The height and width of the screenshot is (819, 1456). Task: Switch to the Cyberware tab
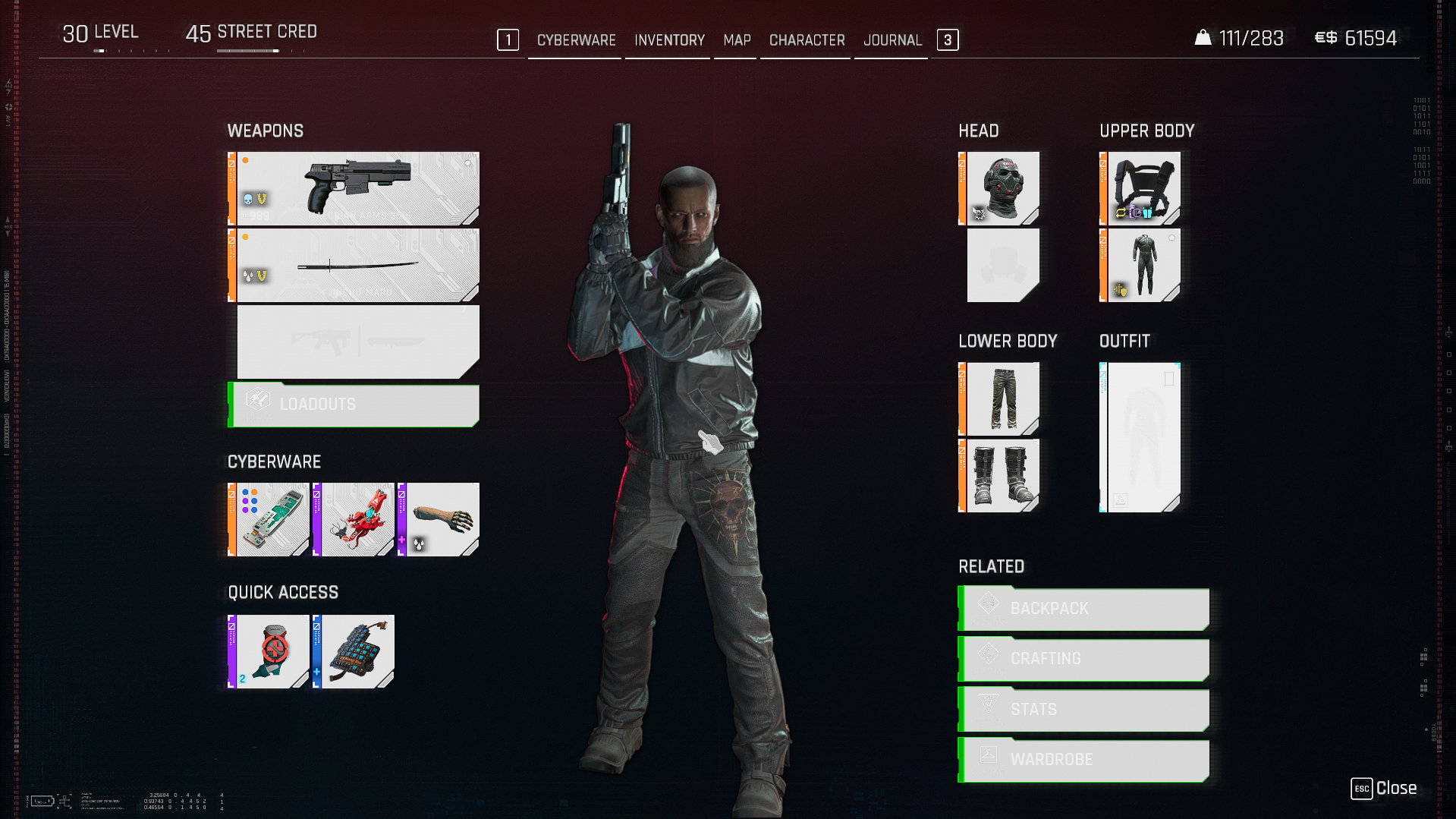(x=576, y=40)
